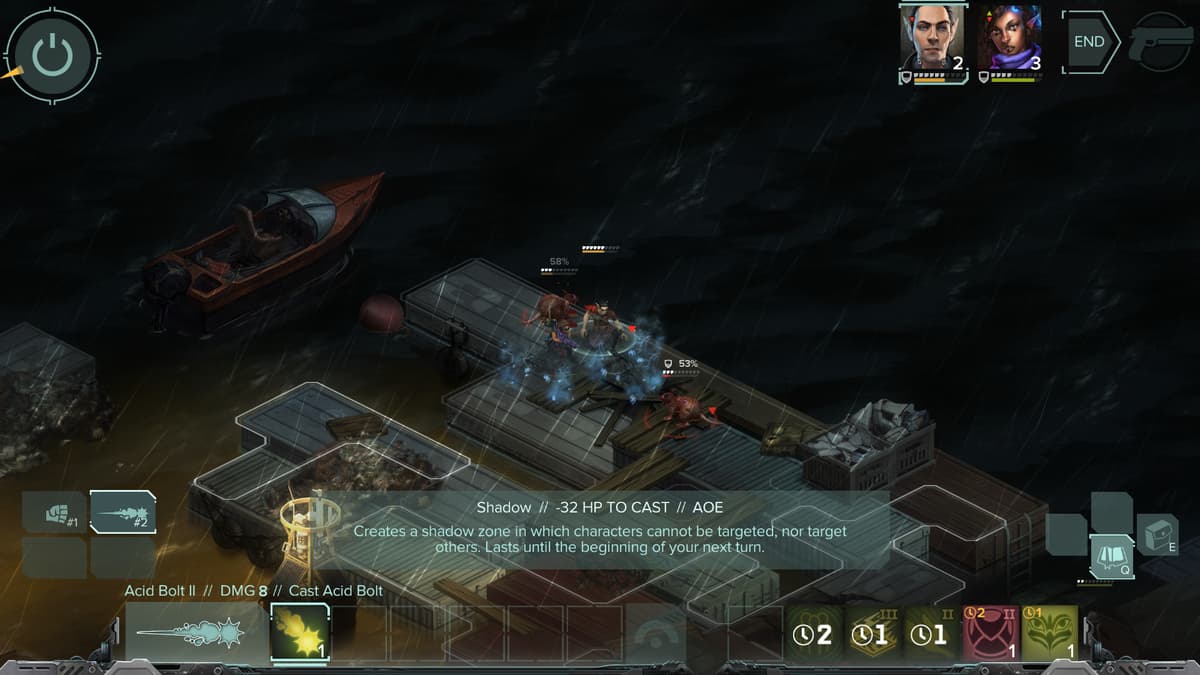Open the power button menu
The width and height of the screenshot is (1200, 675).
click(x=52, y=55)
